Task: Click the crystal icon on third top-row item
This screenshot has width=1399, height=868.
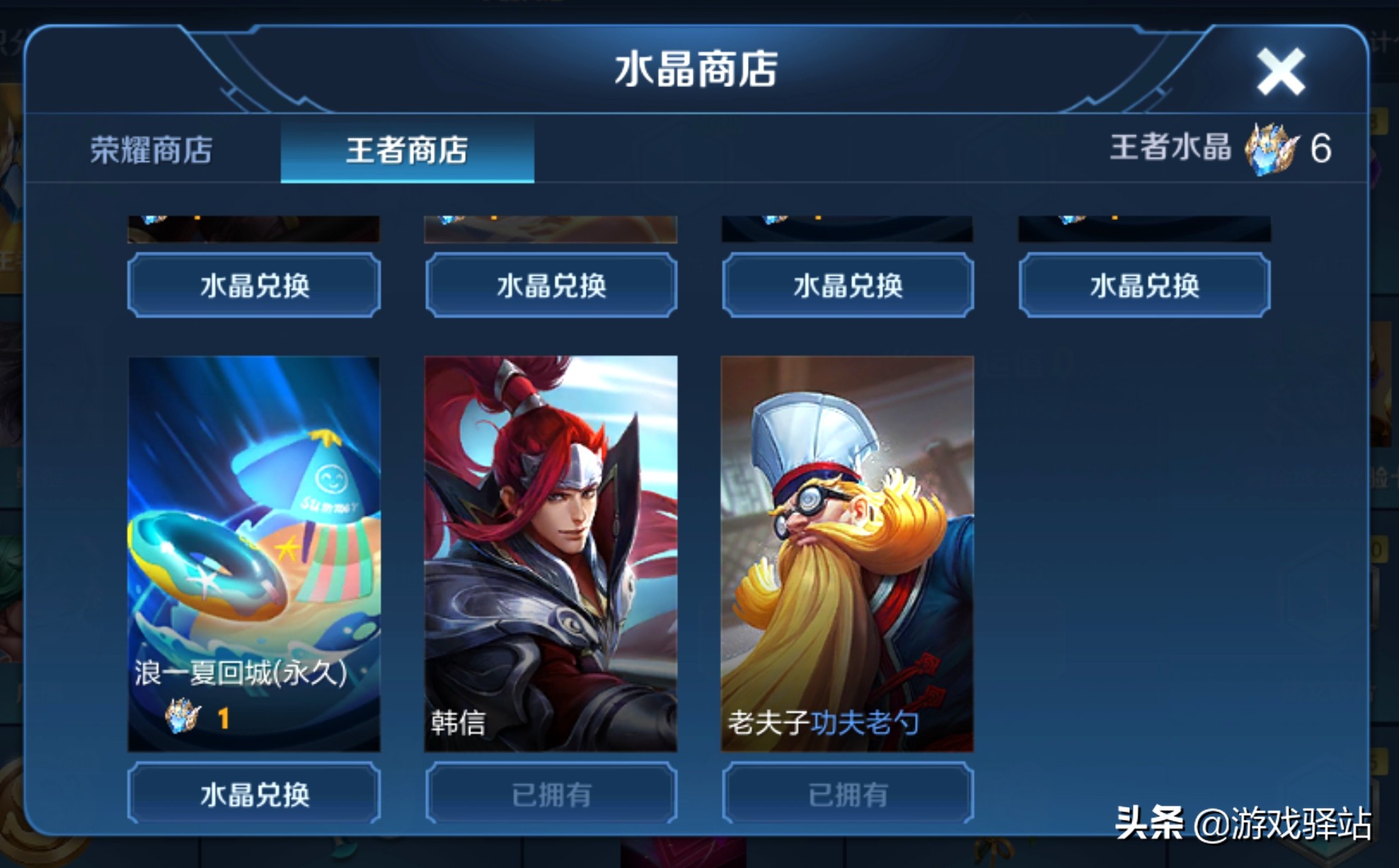Action: click(771, 221)
